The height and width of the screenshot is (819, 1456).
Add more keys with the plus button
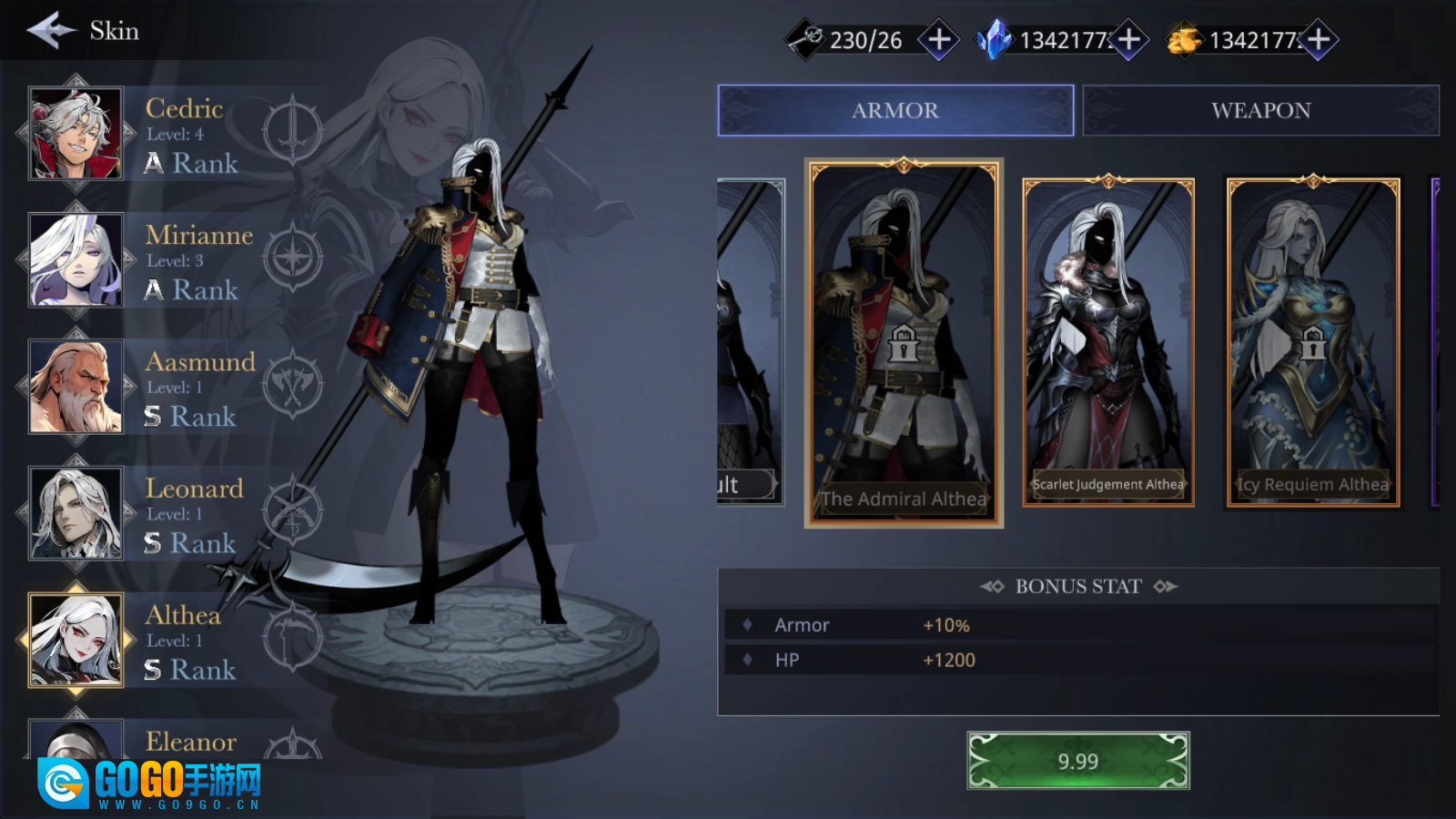pyautogui.click(x=939, y=40)
